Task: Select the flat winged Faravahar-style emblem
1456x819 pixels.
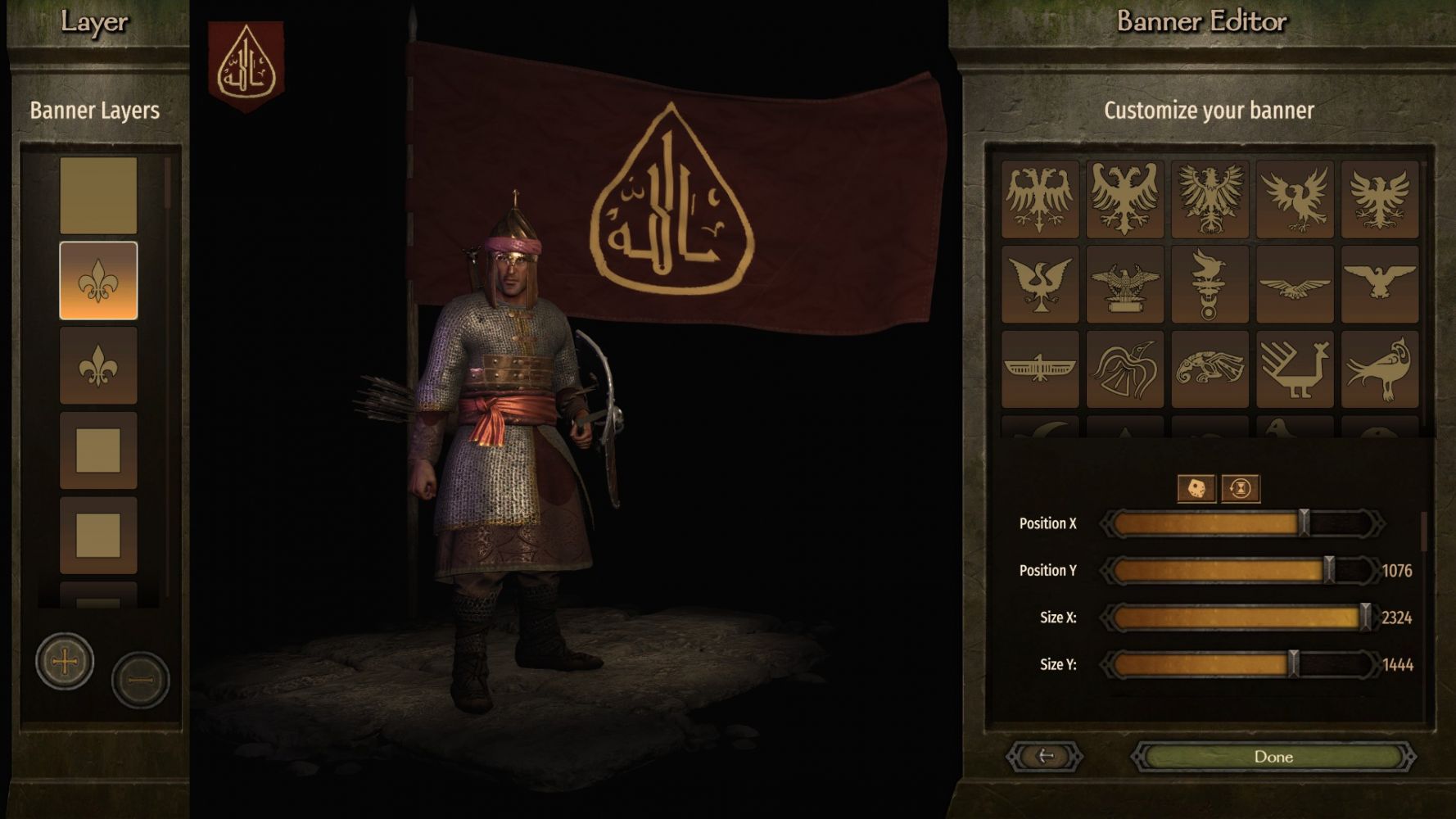Action: 1040,369
